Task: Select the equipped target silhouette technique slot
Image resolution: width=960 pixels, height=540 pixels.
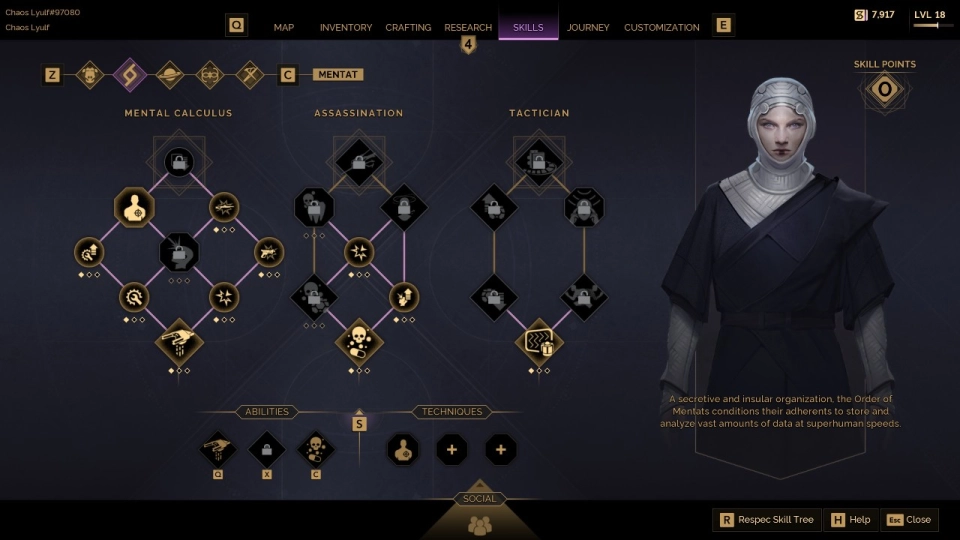Action: pyautogui.click(x=403, y=449)
